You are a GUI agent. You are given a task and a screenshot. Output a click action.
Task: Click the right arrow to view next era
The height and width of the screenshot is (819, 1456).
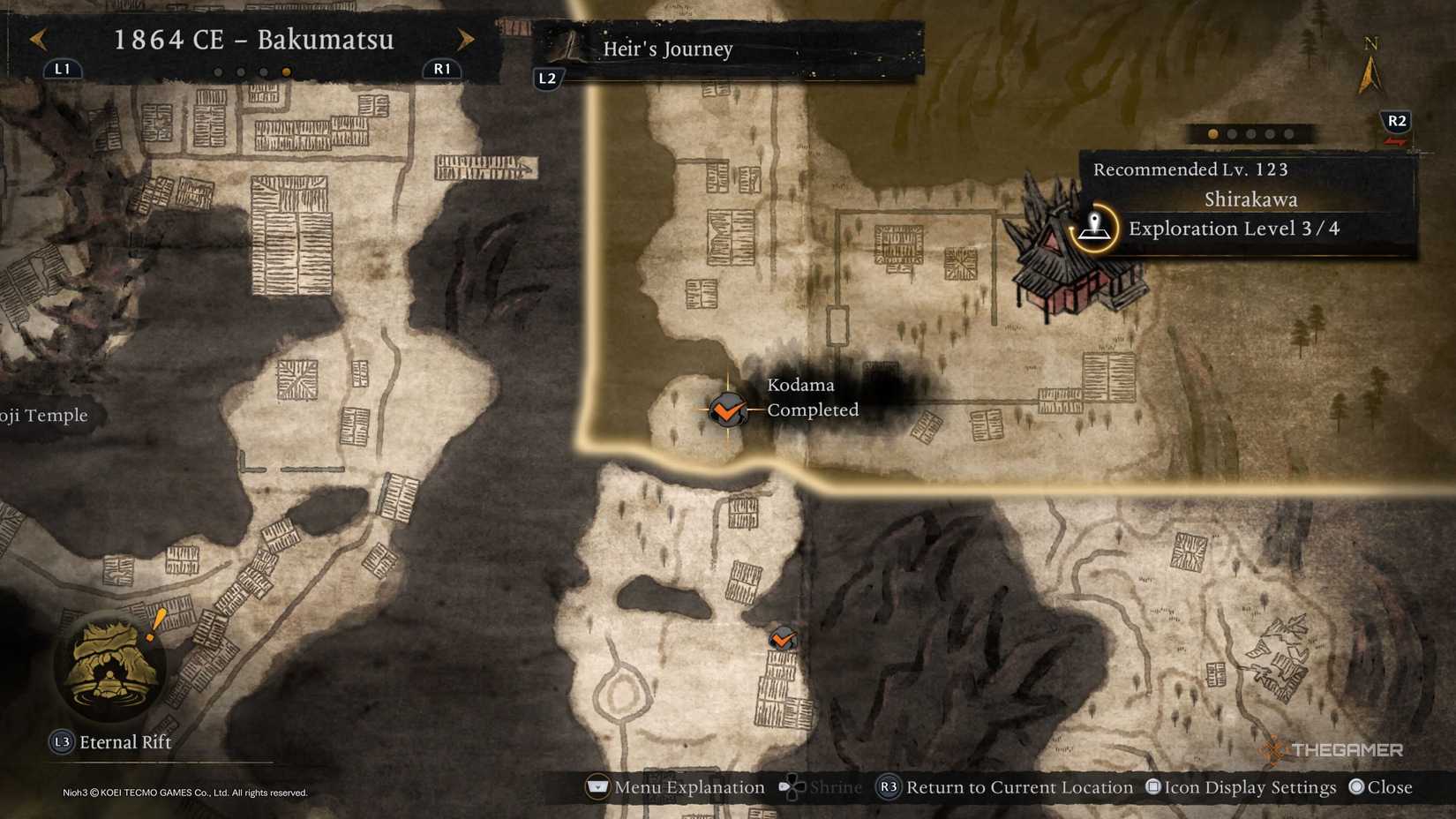coord(467,41)
